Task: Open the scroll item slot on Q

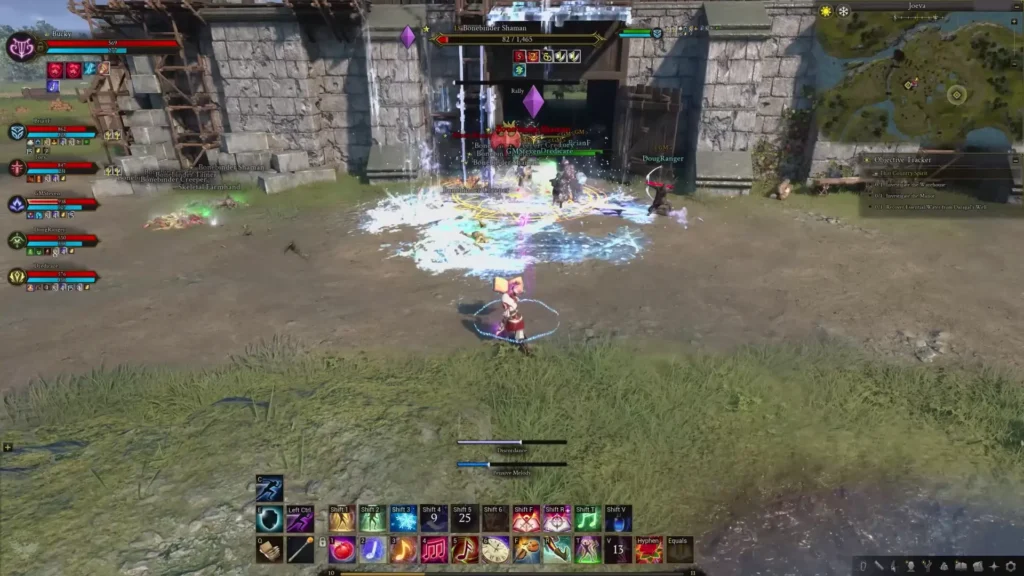Action: coord(269,550)
